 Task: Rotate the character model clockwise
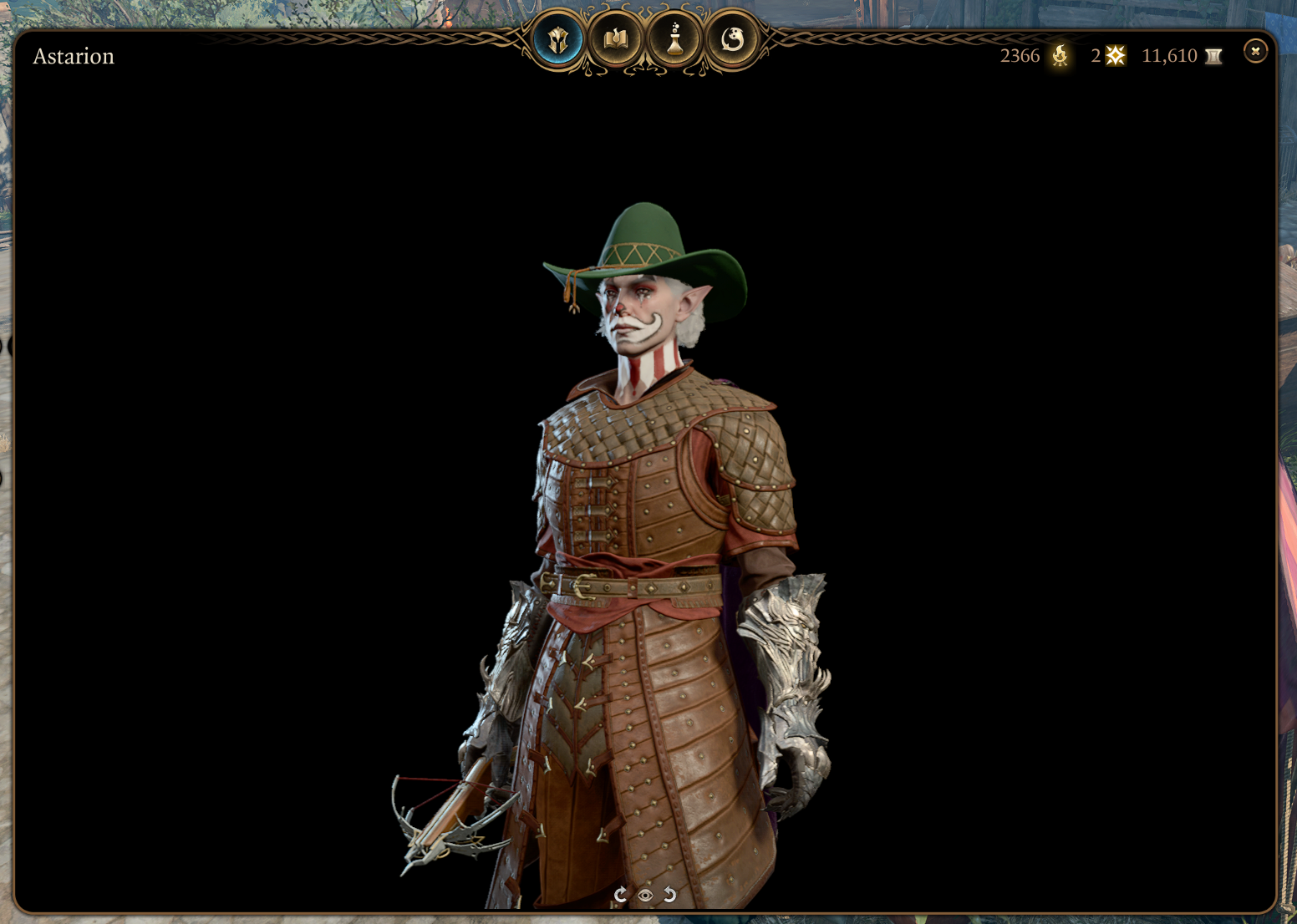pyautogui.click(x=620, y=895)
